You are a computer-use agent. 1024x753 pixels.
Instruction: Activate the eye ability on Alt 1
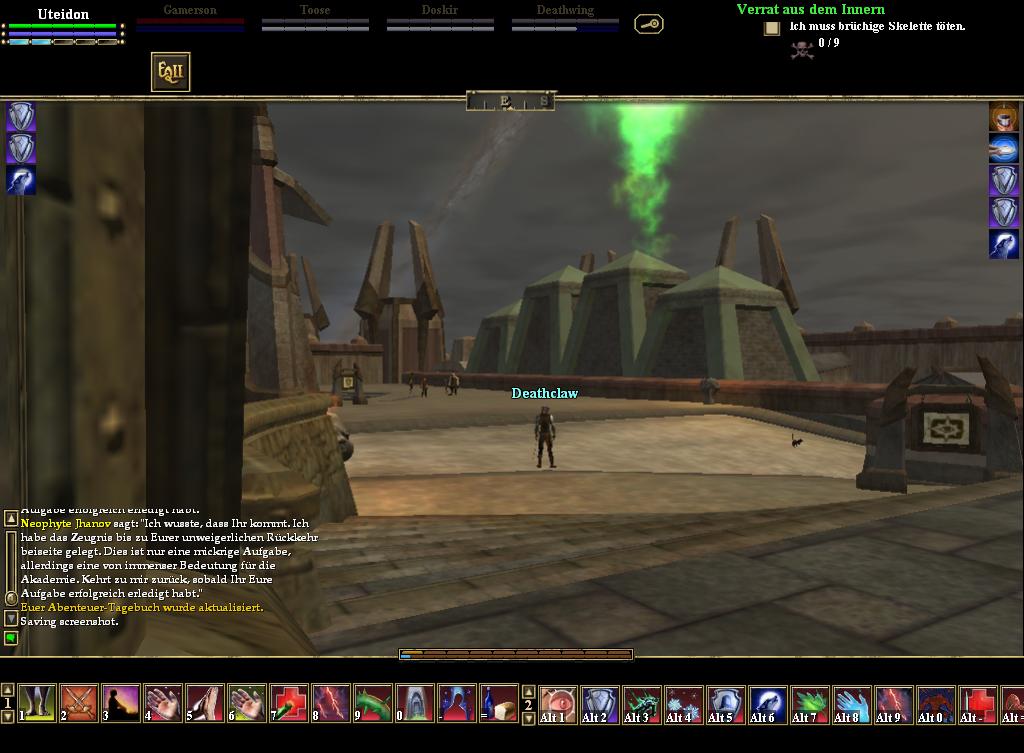(x=558, y=703)
